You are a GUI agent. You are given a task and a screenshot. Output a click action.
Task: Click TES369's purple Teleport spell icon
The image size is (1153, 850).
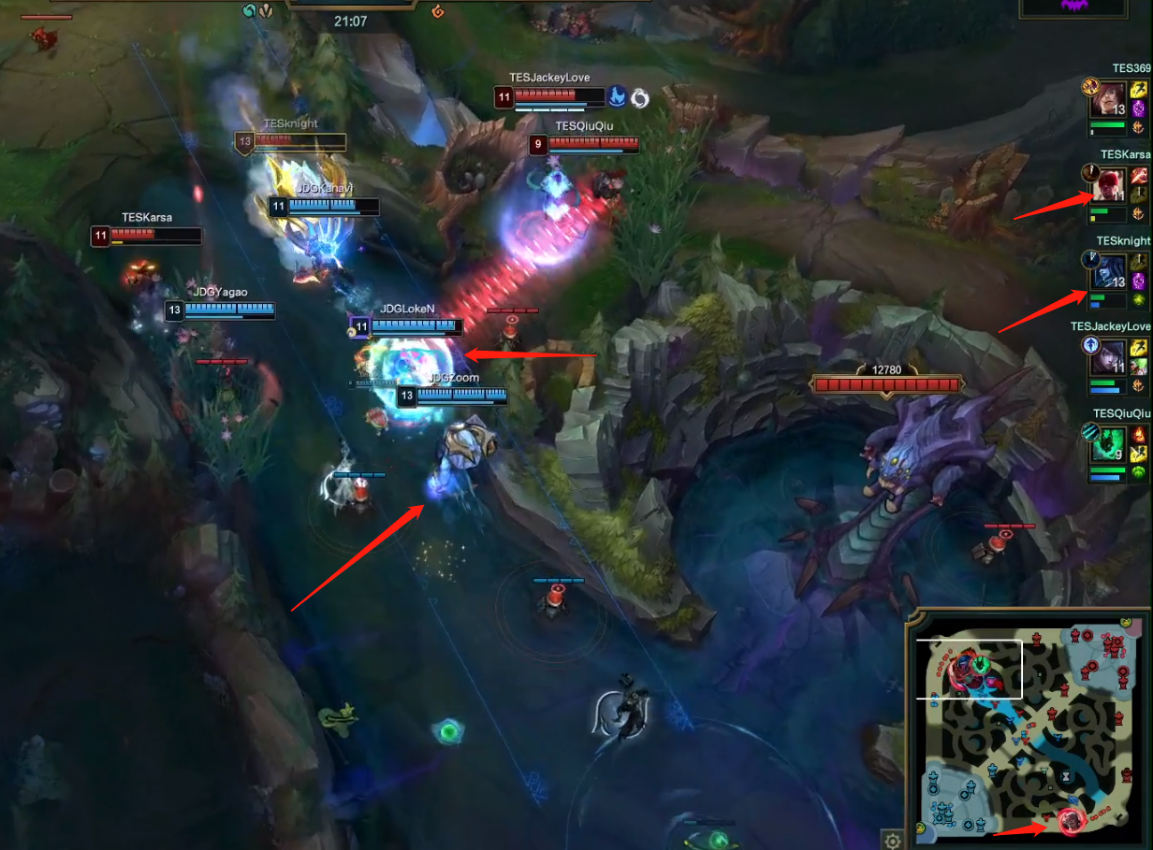coord(1138,110)
